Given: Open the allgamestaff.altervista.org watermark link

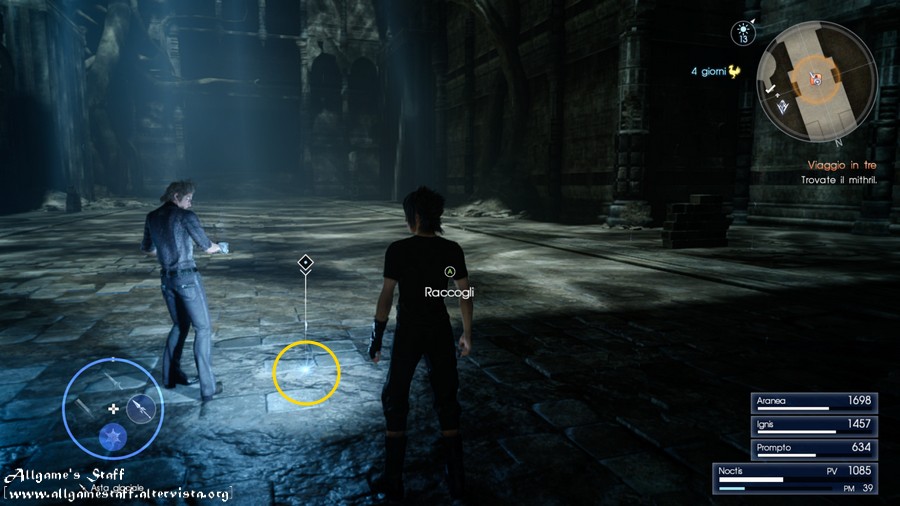Looking at the screenshot, I should tap(118, 494).
